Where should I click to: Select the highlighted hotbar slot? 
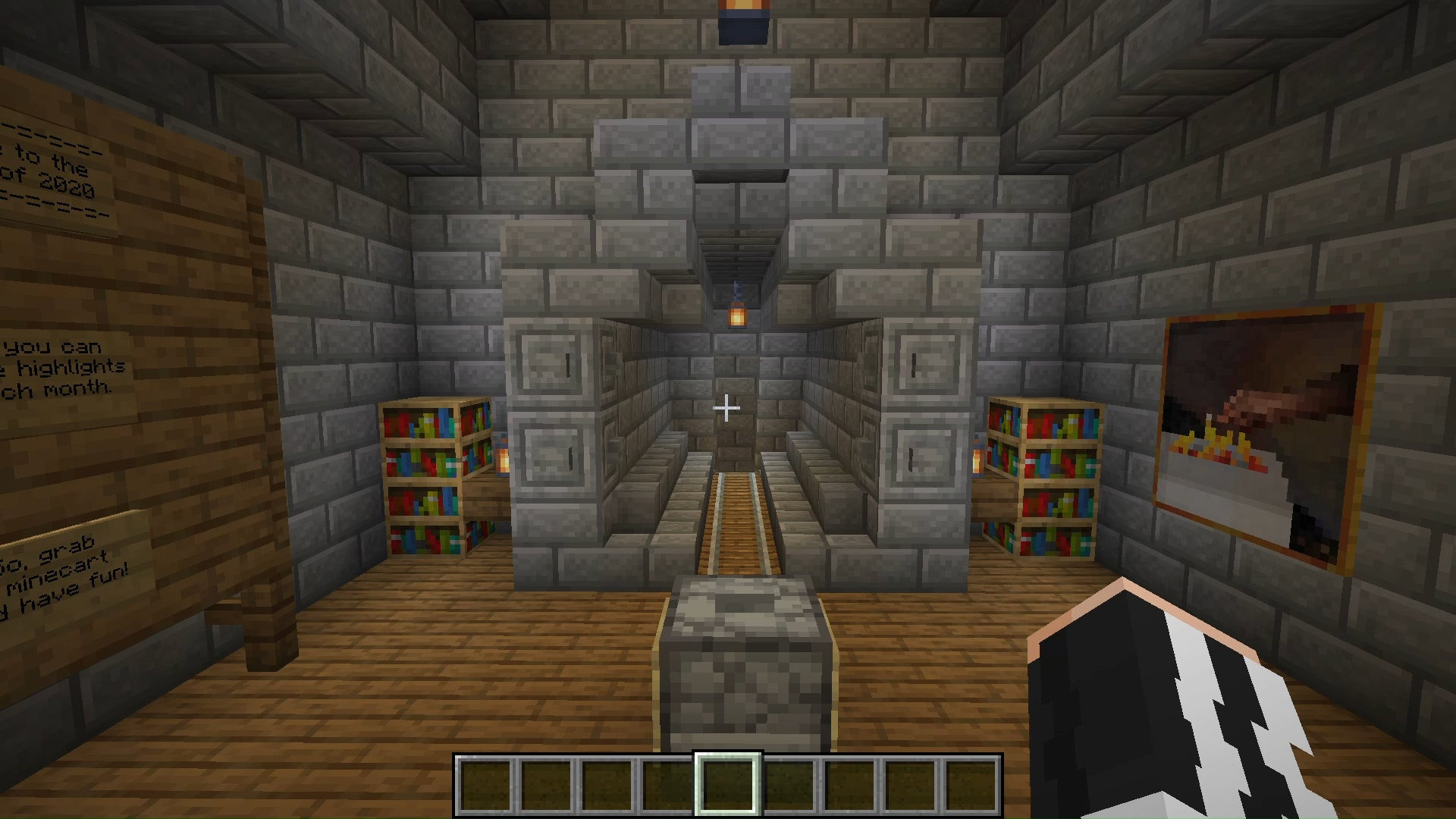727,785
